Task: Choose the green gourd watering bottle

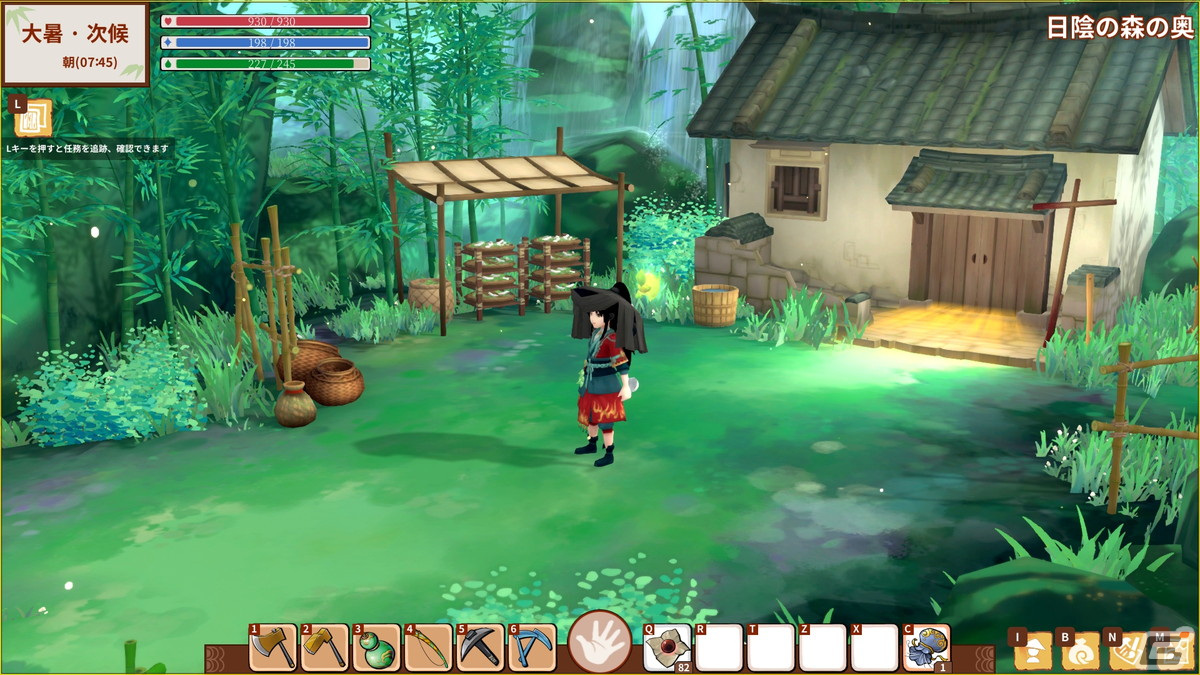Action: [x=377, y=648]
